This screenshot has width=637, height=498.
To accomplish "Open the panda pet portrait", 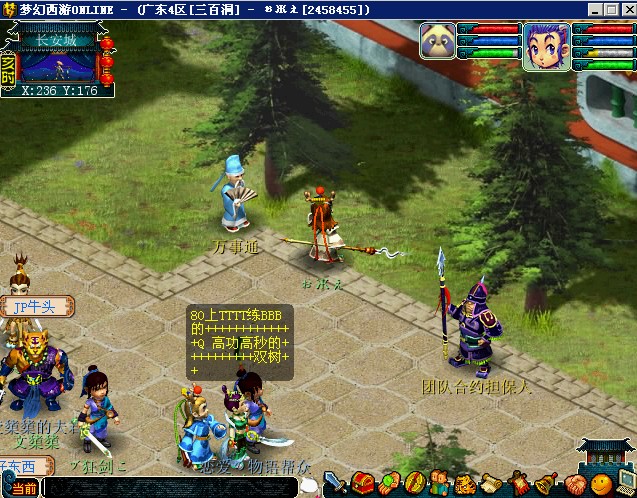I will [x=438, y=46].
